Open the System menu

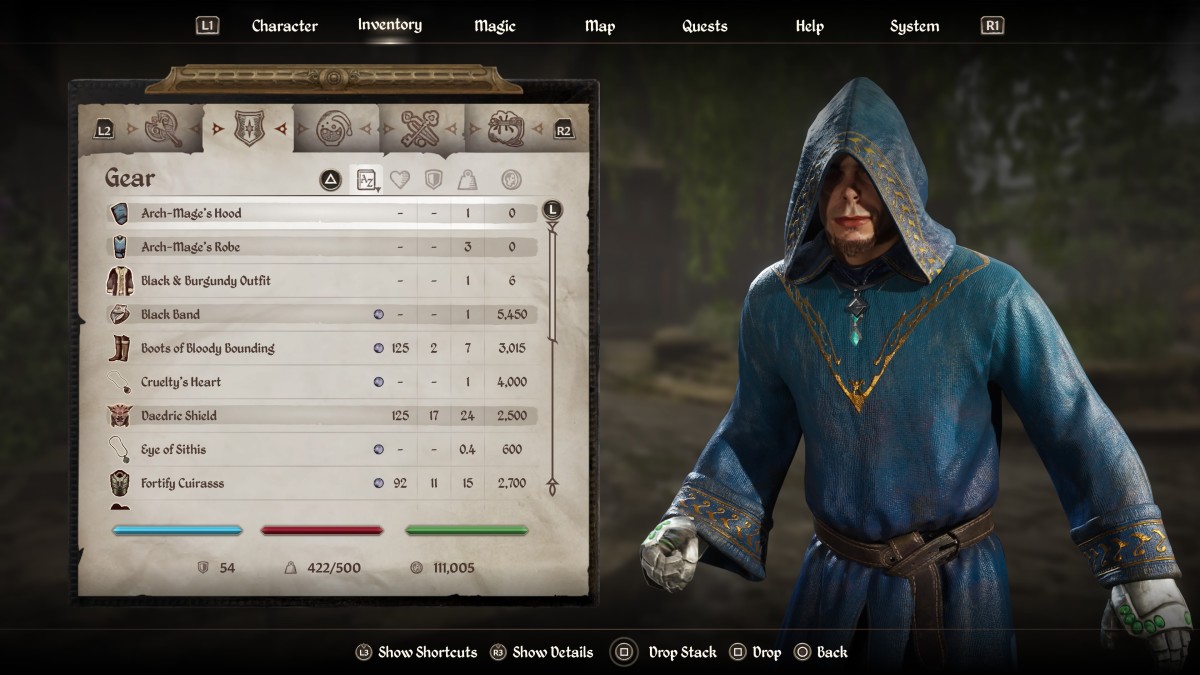(x=914, y=26)
